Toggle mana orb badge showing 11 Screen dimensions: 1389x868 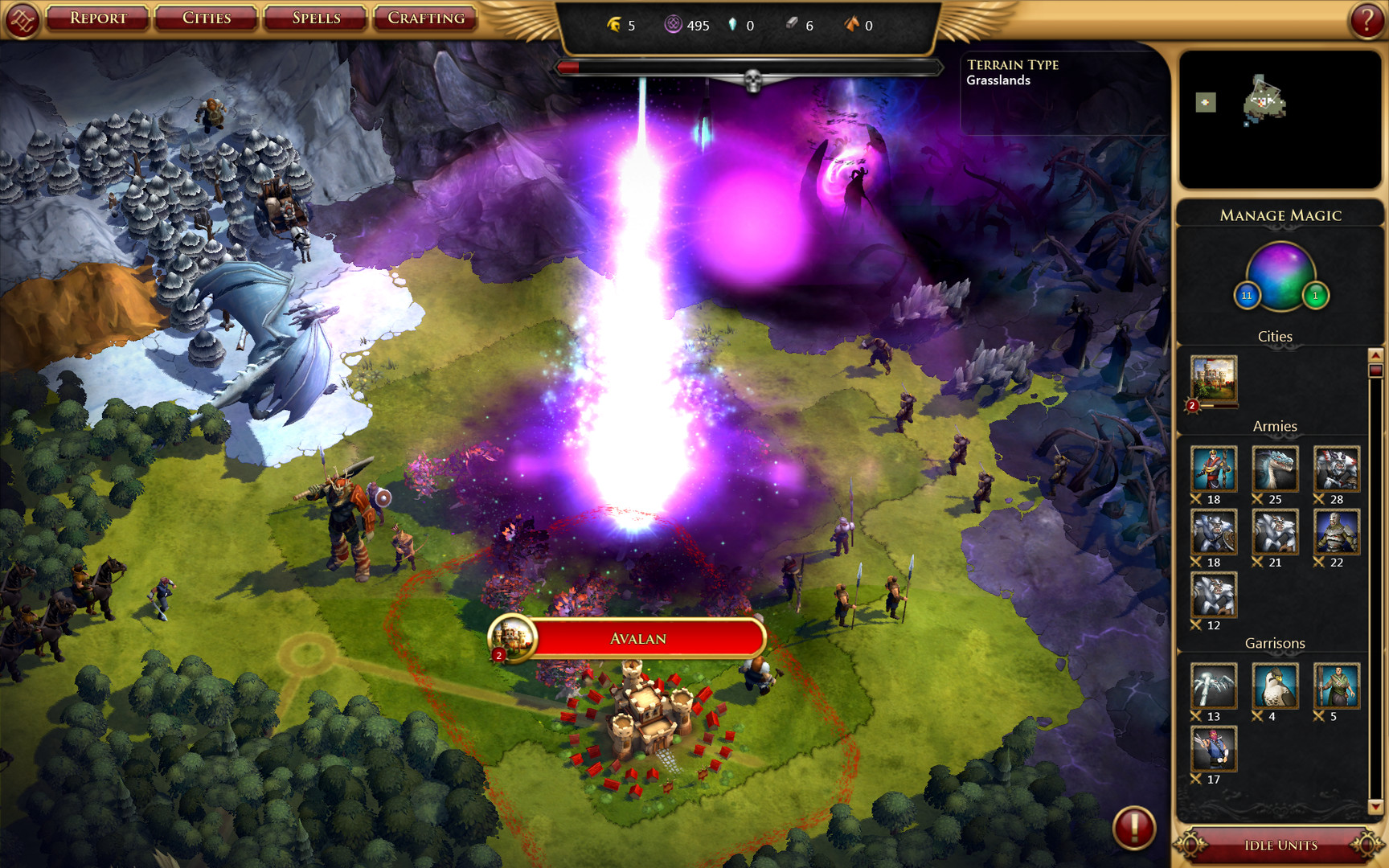(1247, 295)
